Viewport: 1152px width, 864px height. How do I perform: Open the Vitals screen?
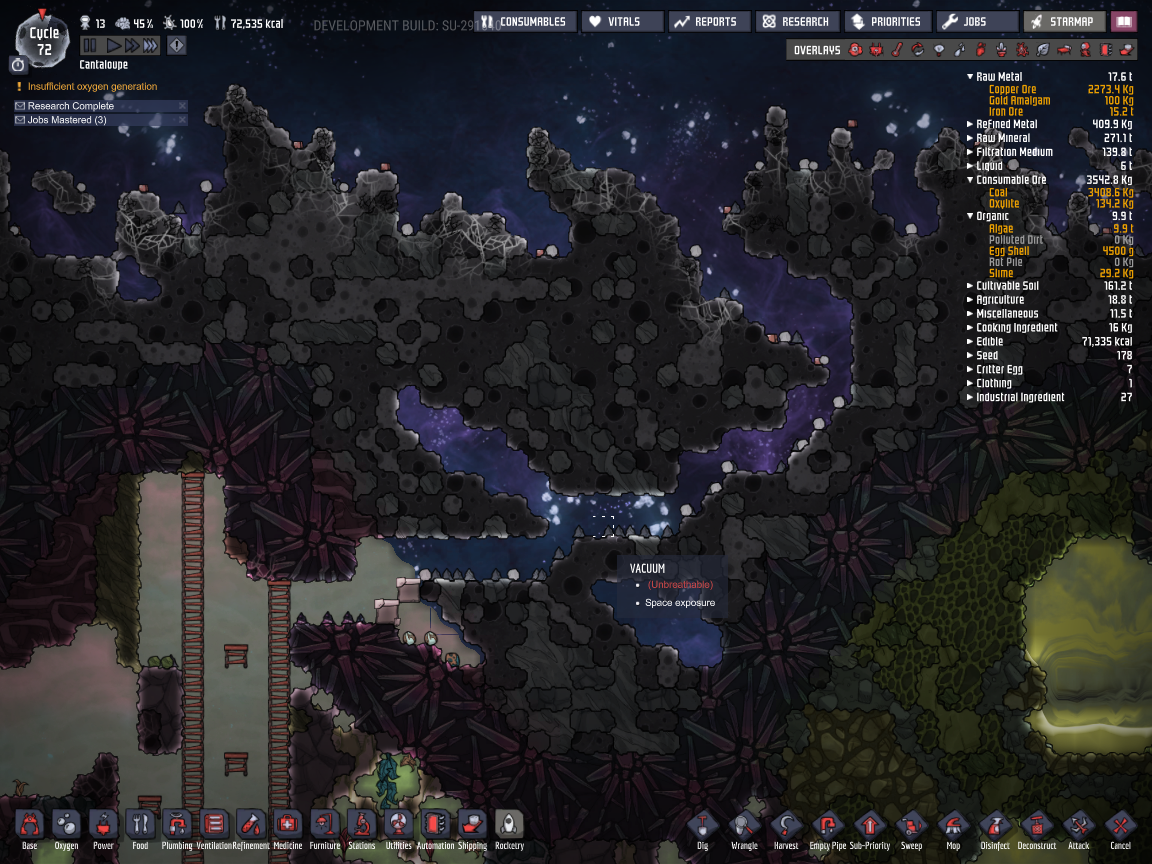(622, 21)
